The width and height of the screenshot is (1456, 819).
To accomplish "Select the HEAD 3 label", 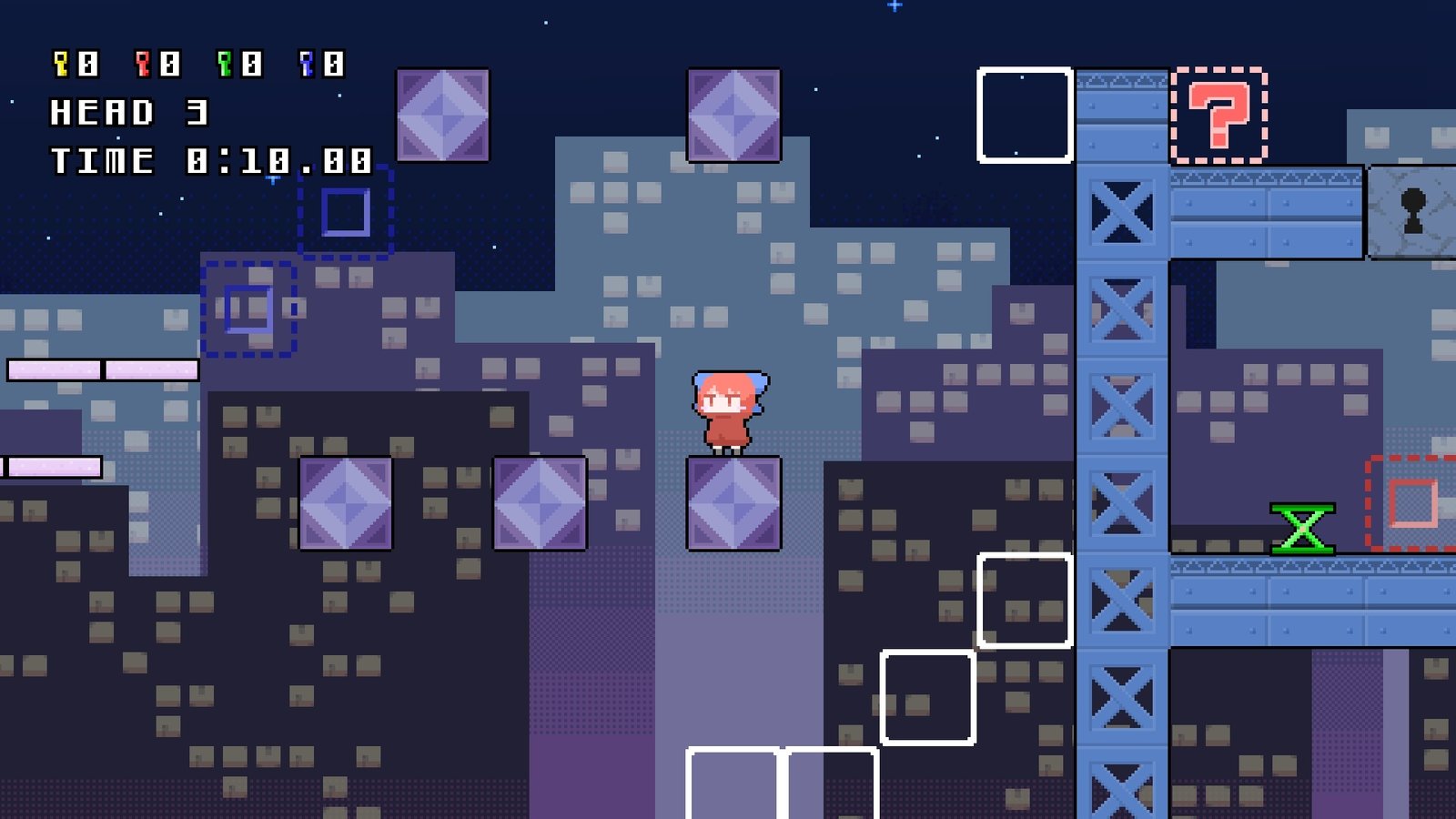I will pyautogui.click(x=127, y=112).
